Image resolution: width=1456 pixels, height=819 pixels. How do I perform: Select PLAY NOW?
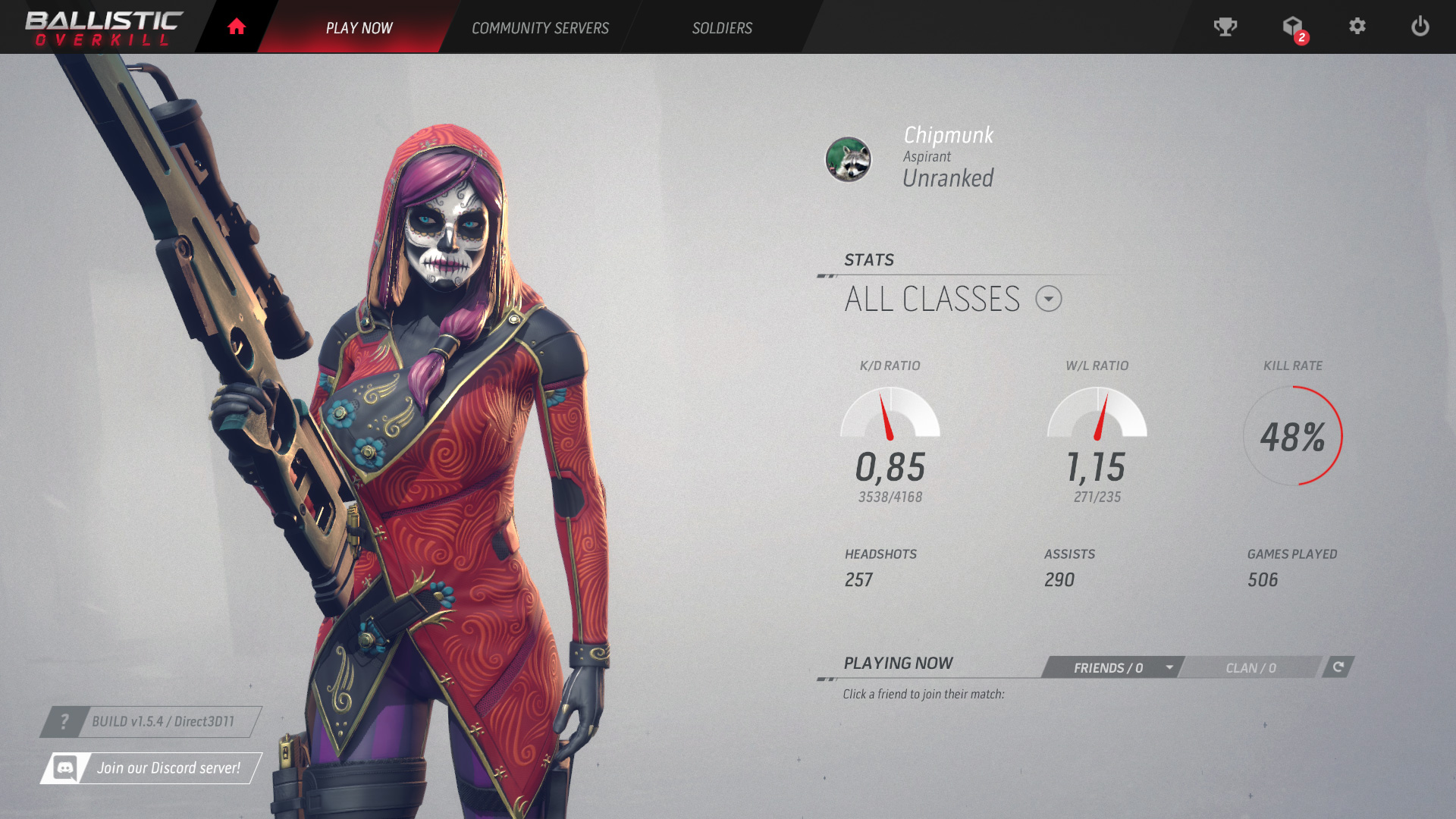tap(359, 27)
